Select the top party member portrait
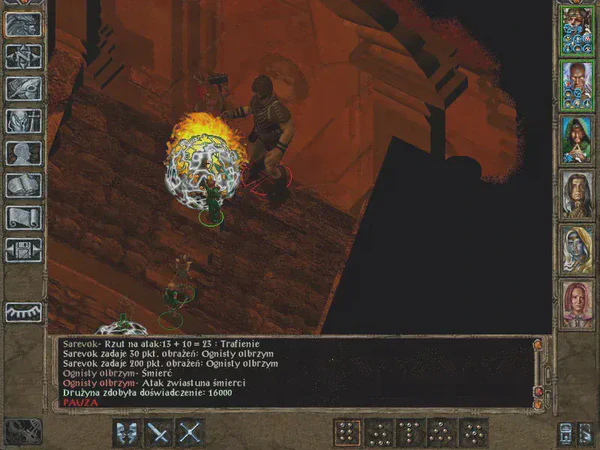This screenshot has height=450, width=600. pos(575,30)
